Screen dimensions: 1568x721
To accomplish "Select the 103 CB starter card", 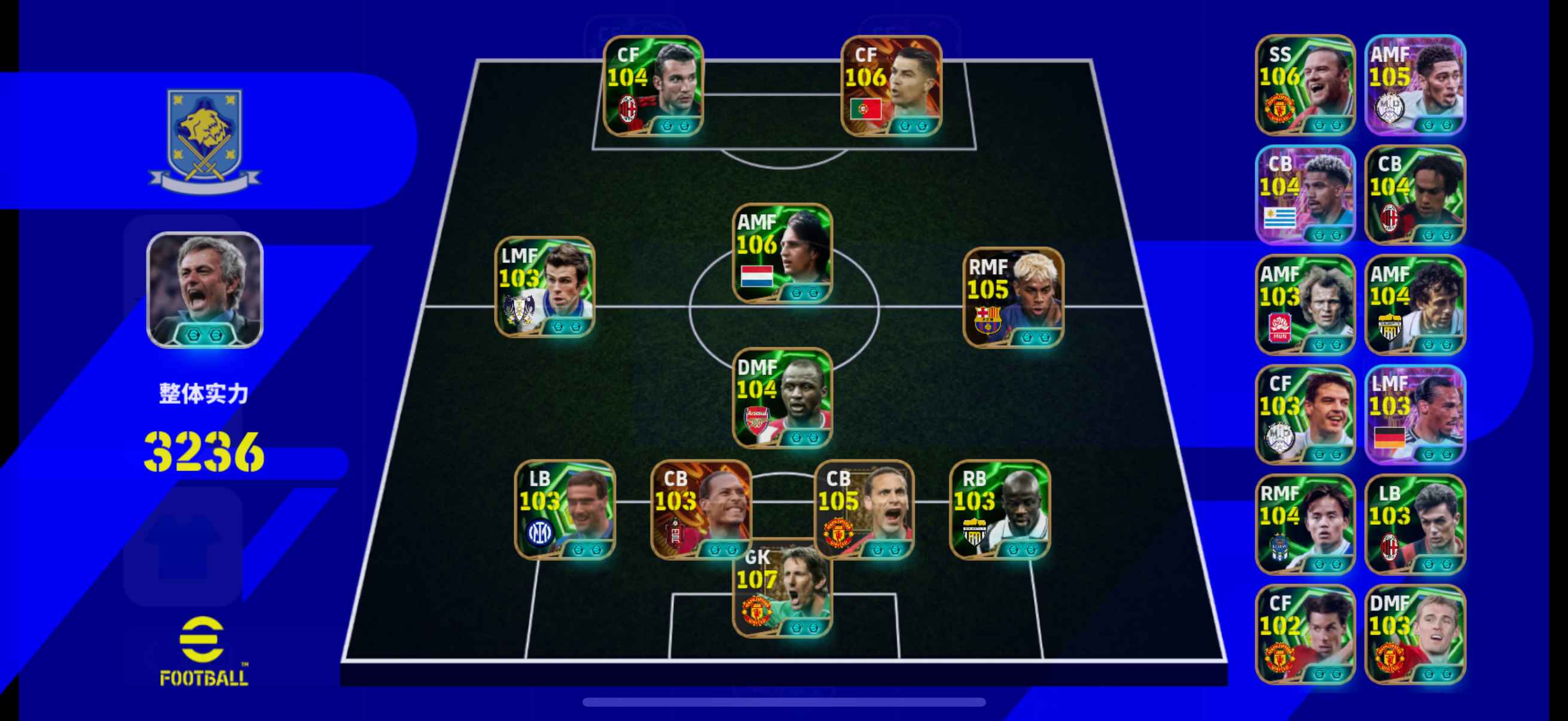I will pos(701,509).
